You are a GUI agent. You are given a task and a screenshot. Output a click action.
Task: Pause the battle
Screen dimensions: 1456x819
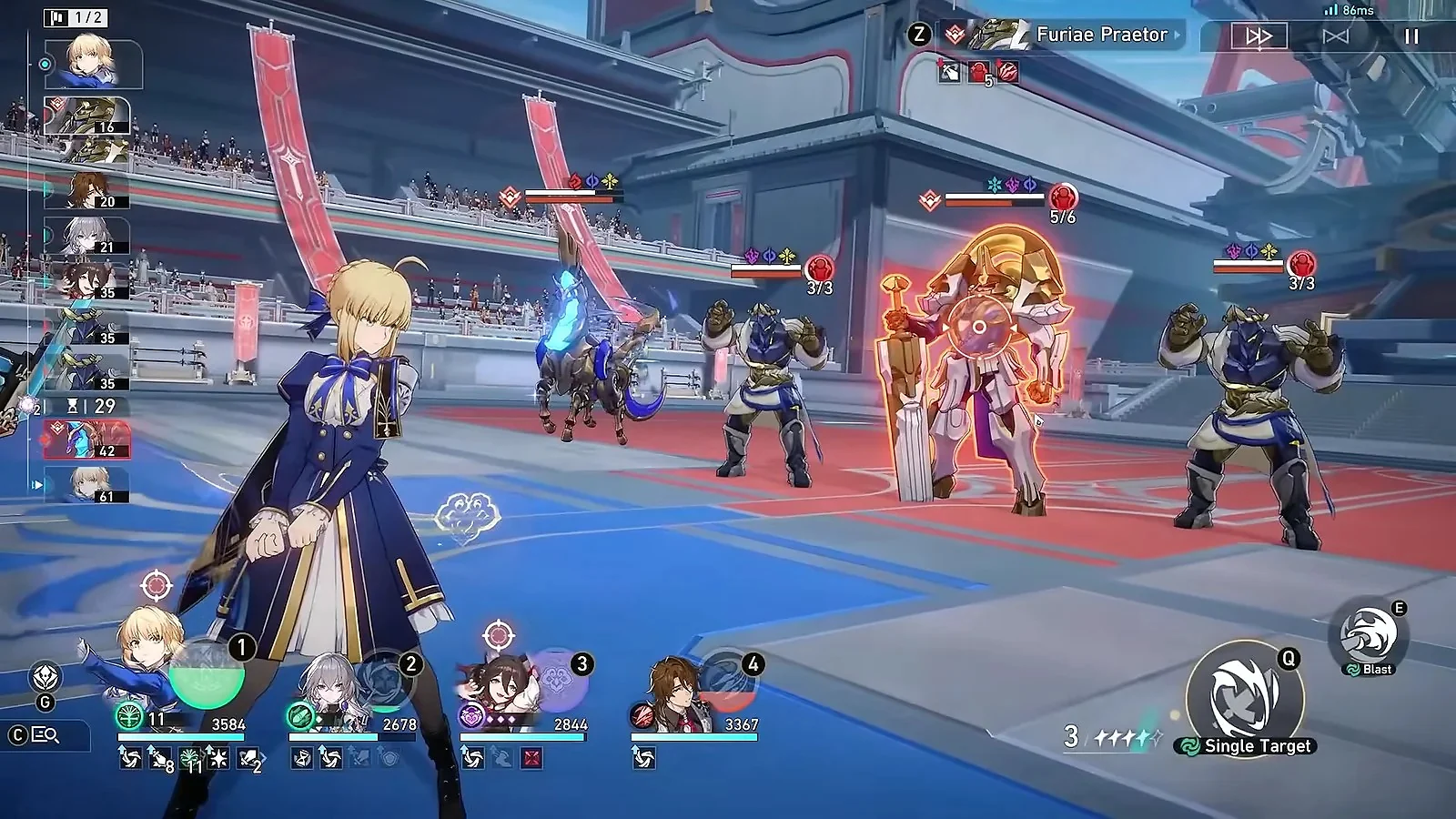tap(1411, 36)
